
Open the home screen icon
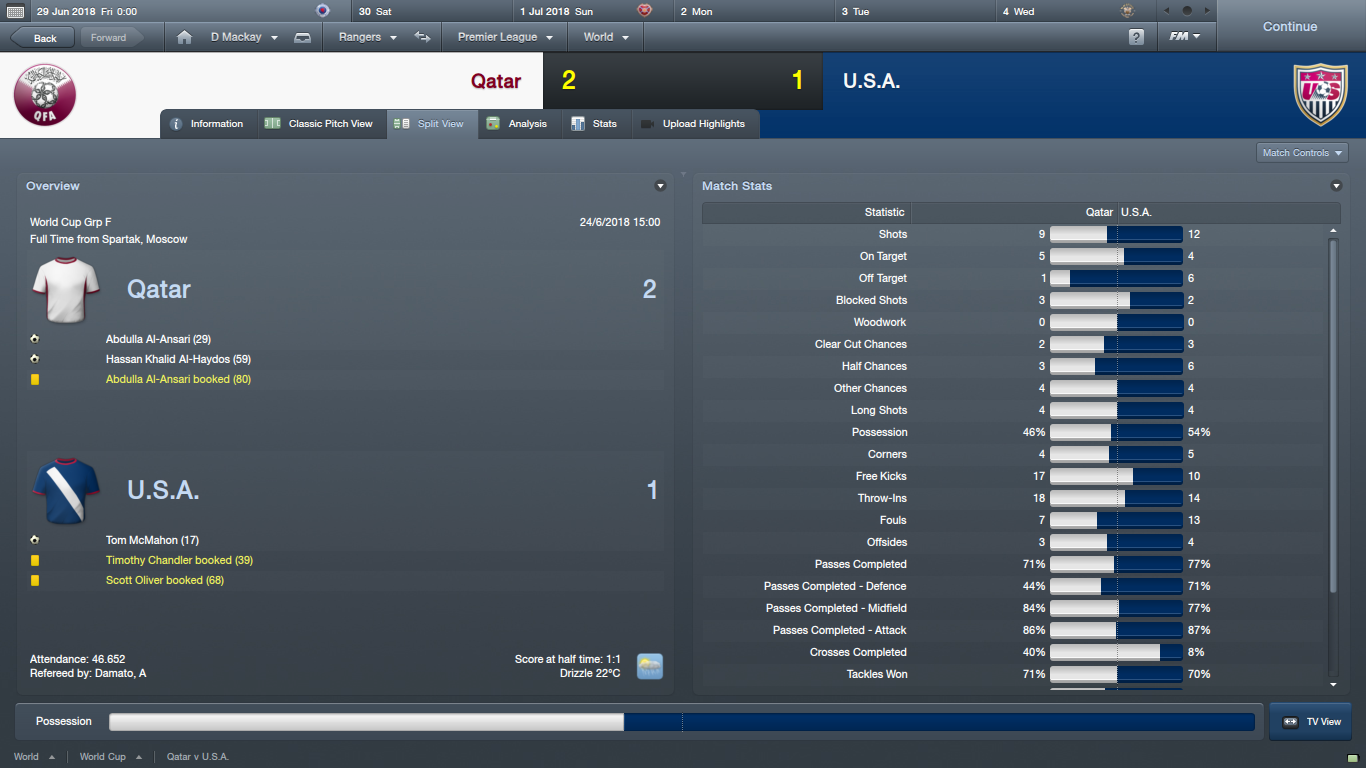[x=184, y=37]
